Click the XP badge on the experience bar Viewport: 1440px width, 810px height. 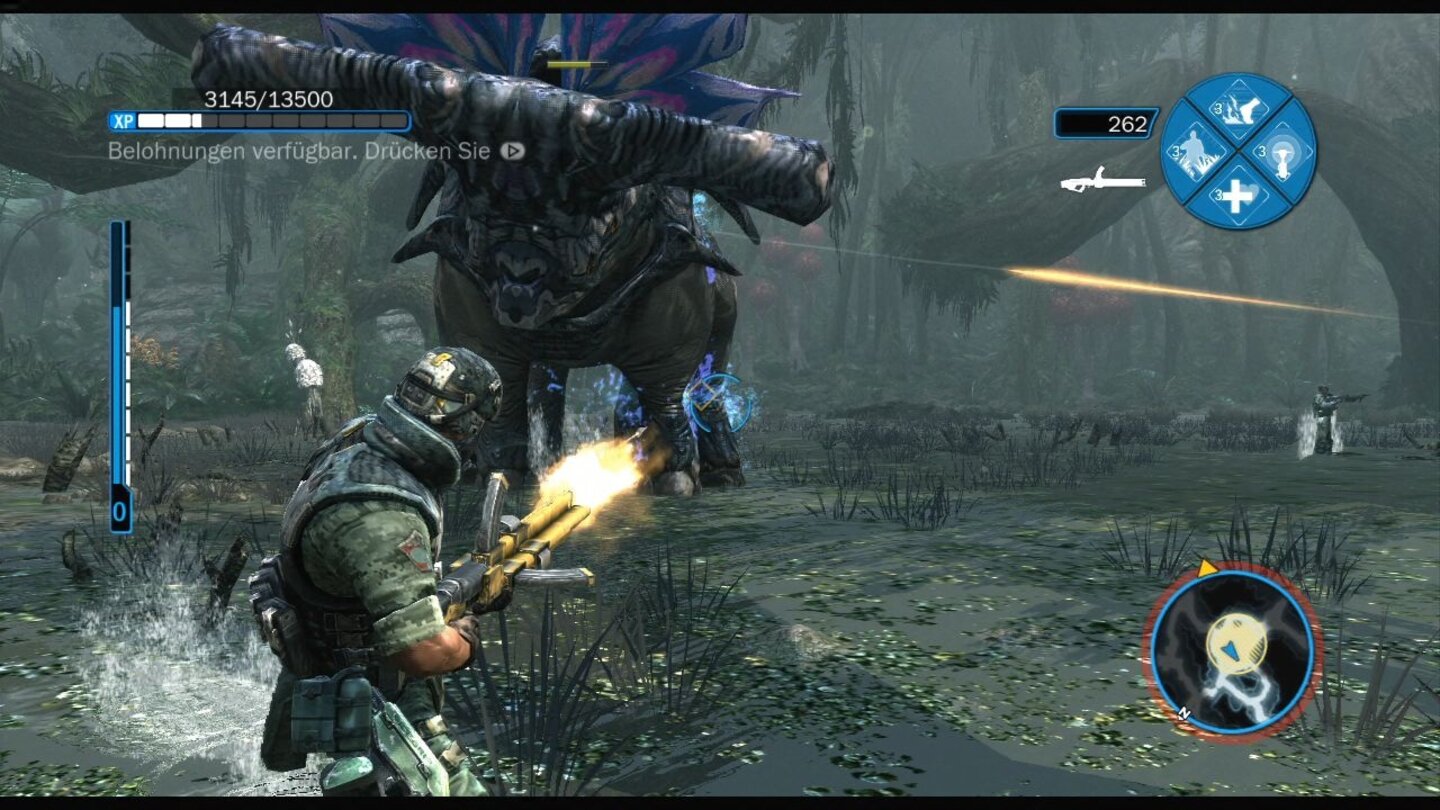[124, 120]
